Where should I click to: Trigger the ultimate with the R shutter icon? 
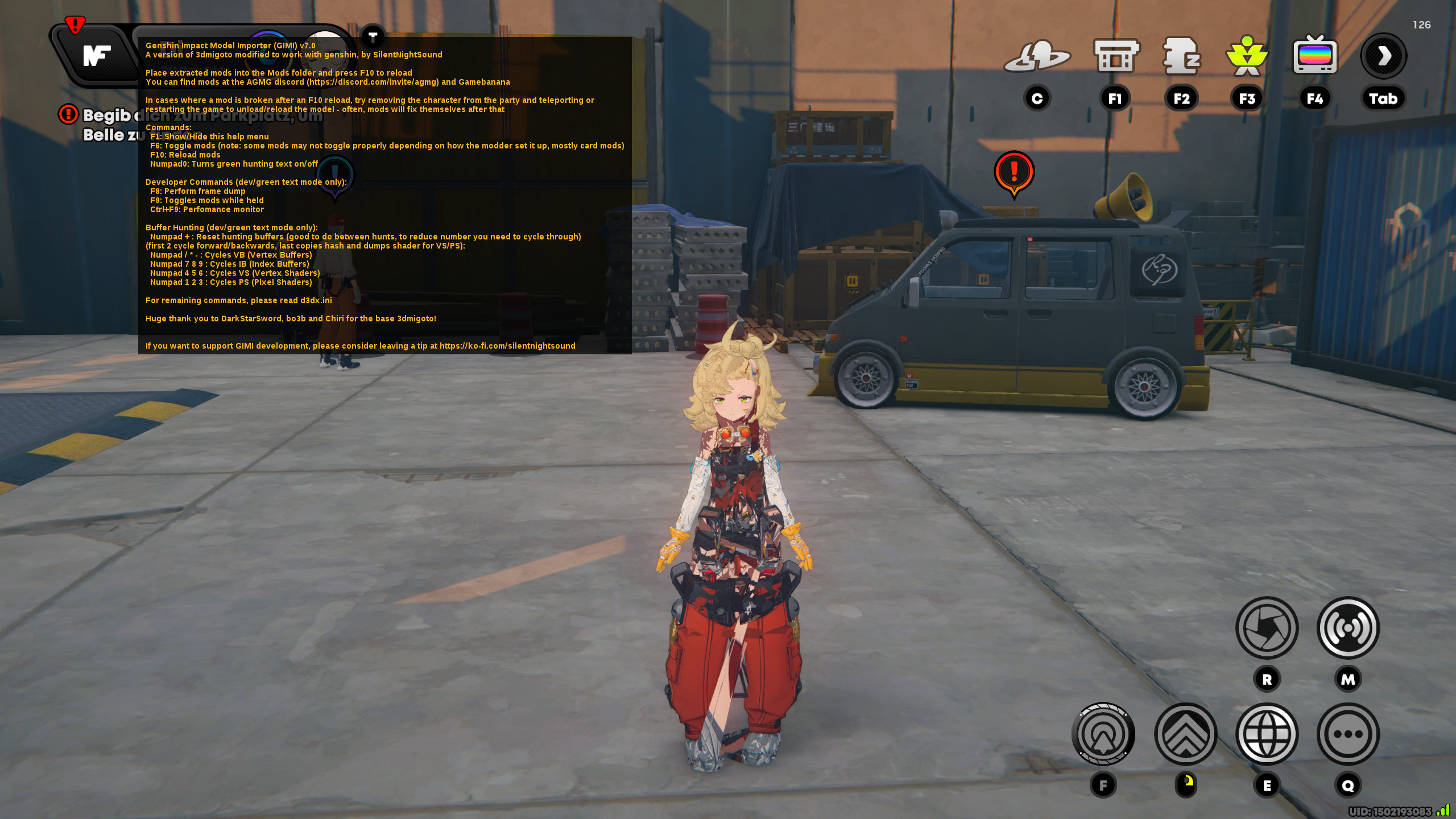[x=1267, y=628]
